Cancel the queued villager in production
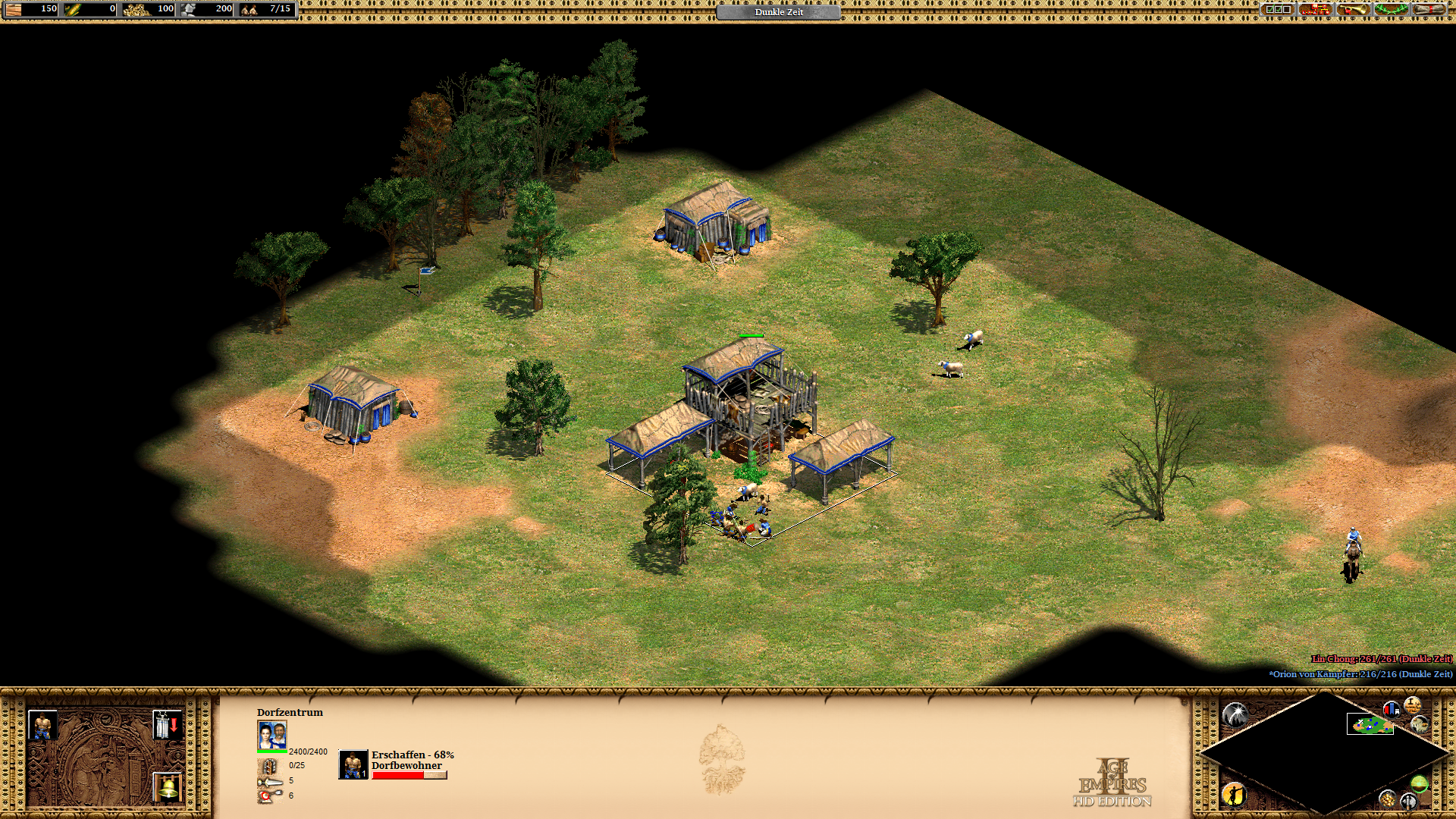1456x819 pixels. (x=353, y=764)
